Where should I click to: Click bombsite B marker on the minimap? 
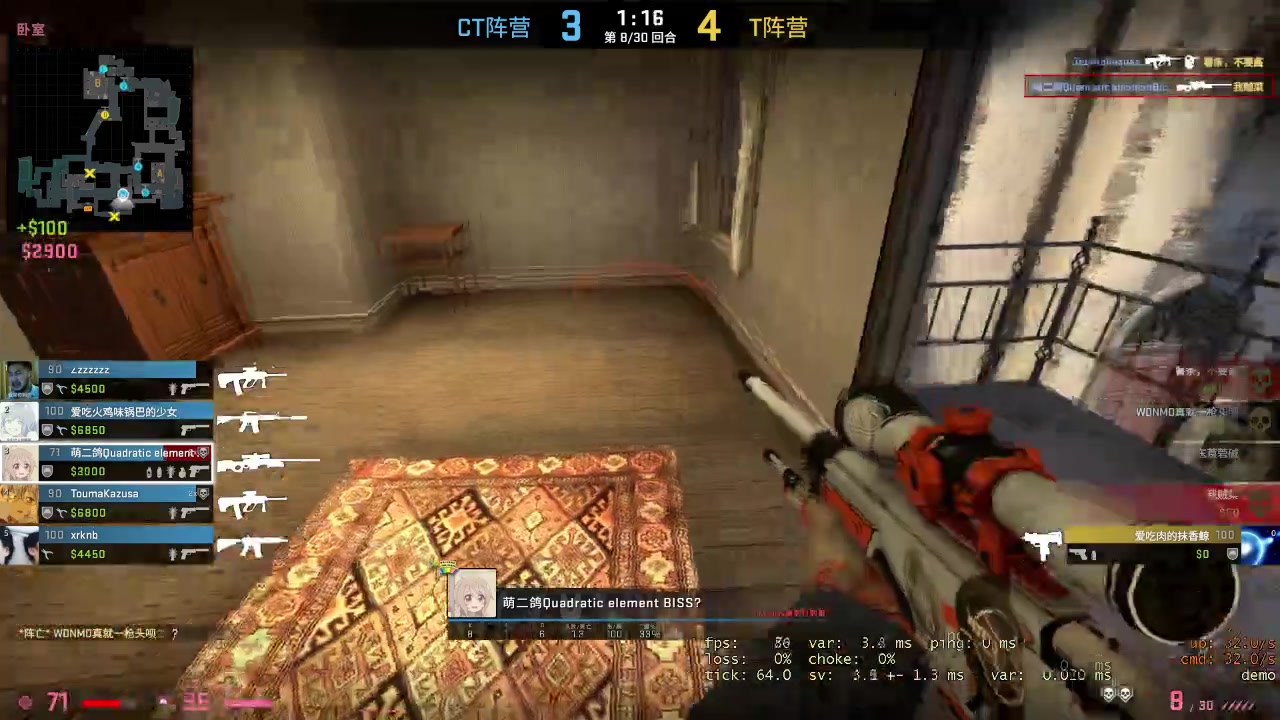(x=97, y=84)
